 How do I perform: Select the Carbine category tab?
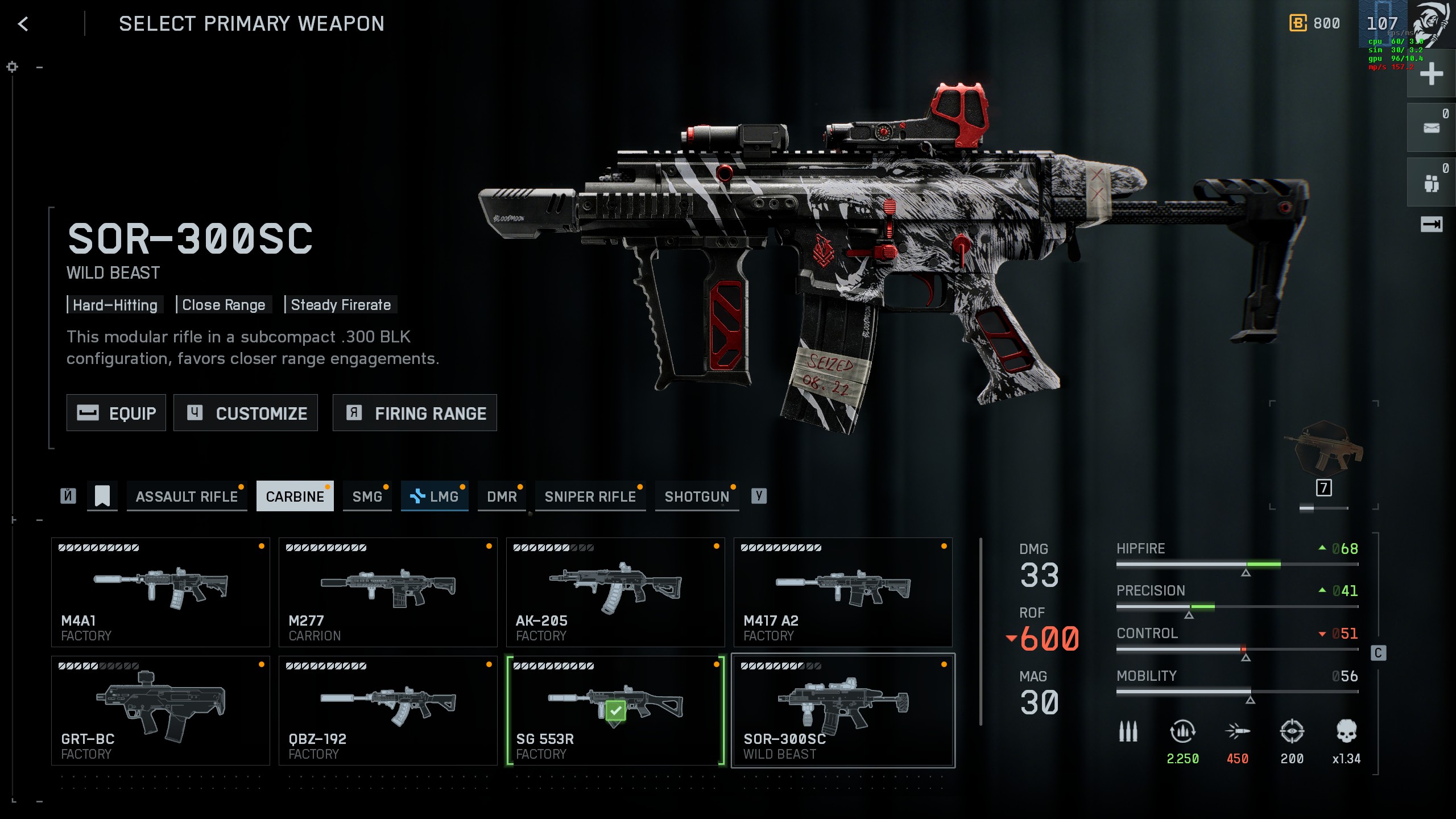point(295,497)
